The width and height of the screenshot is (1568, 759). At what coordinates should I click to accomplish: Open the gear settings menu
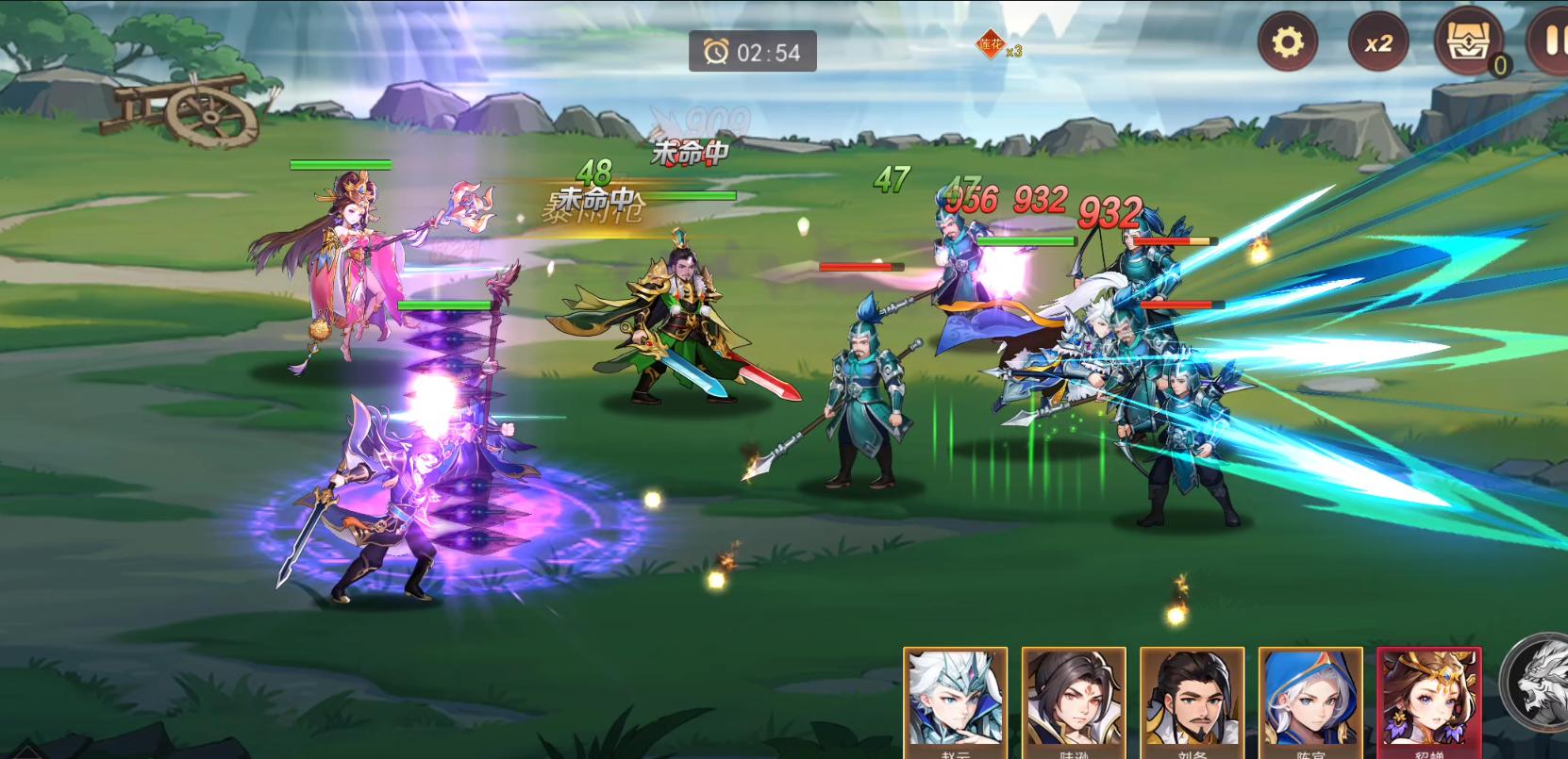pyautogui.click(x=1288, y=42)
